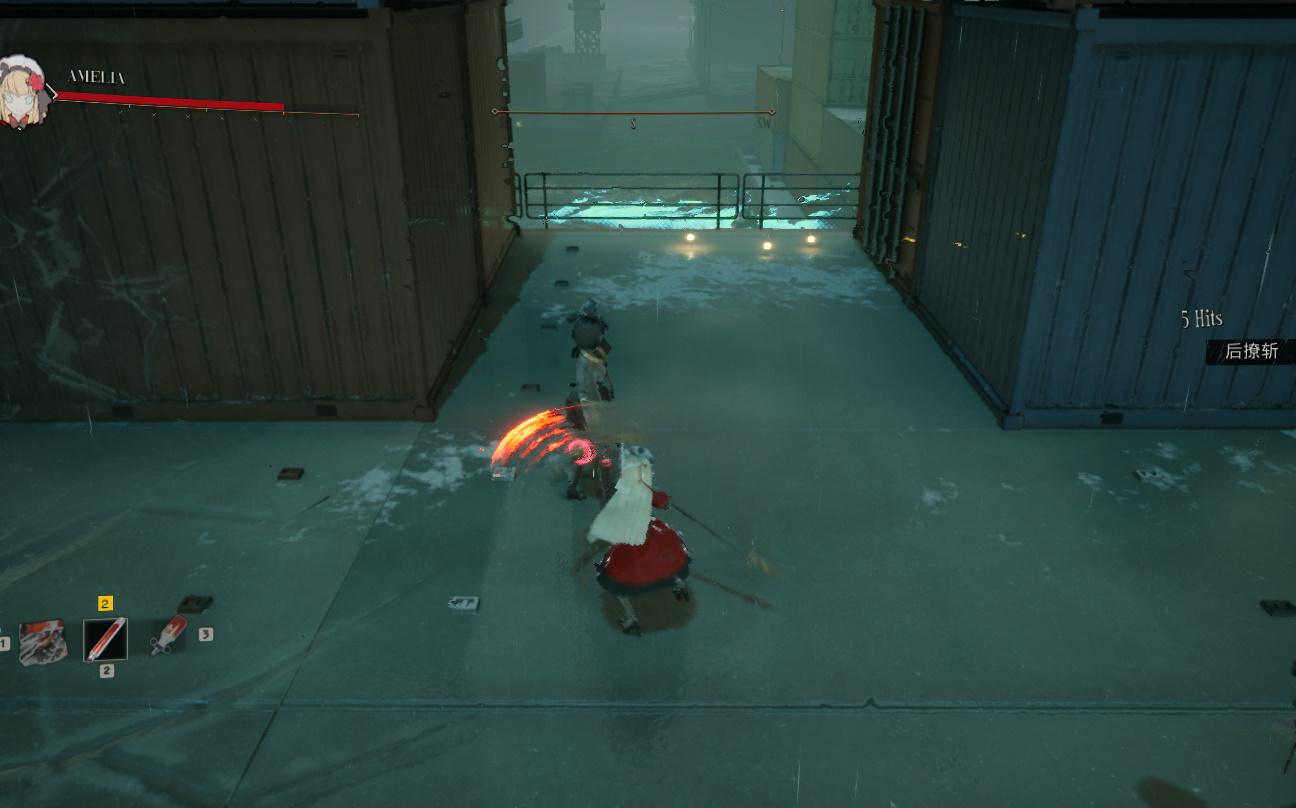Click the compass heading bar

[x=634, y=112]
